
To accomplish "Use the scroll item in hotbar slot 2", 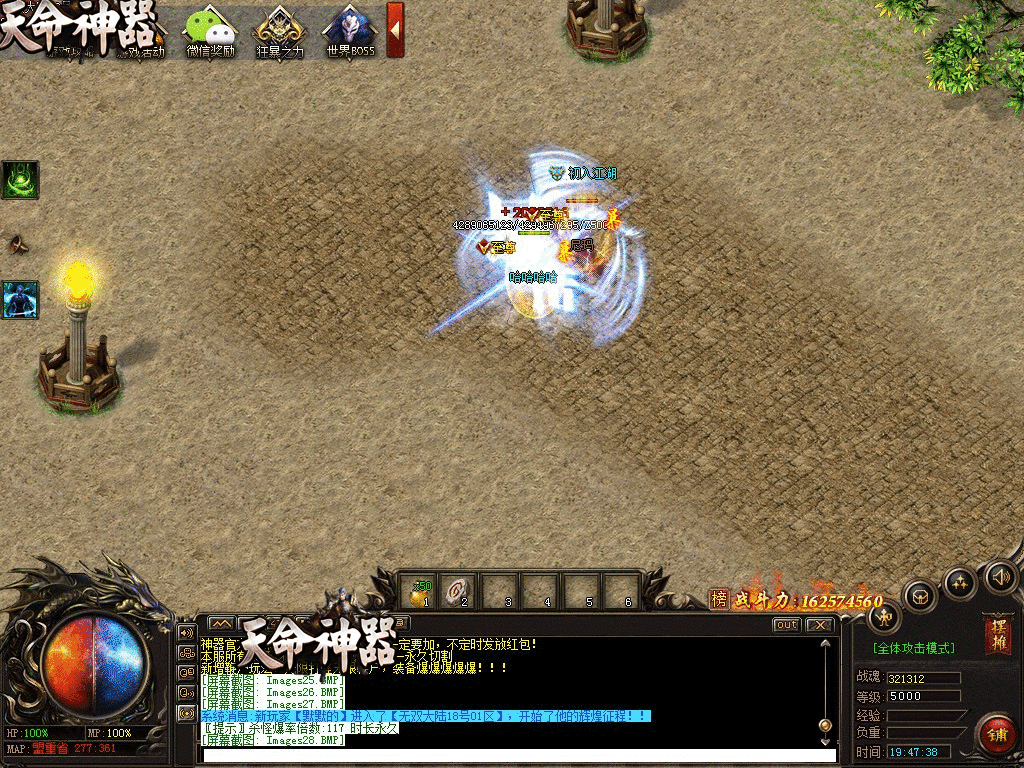I will click(x=462, y=591).
